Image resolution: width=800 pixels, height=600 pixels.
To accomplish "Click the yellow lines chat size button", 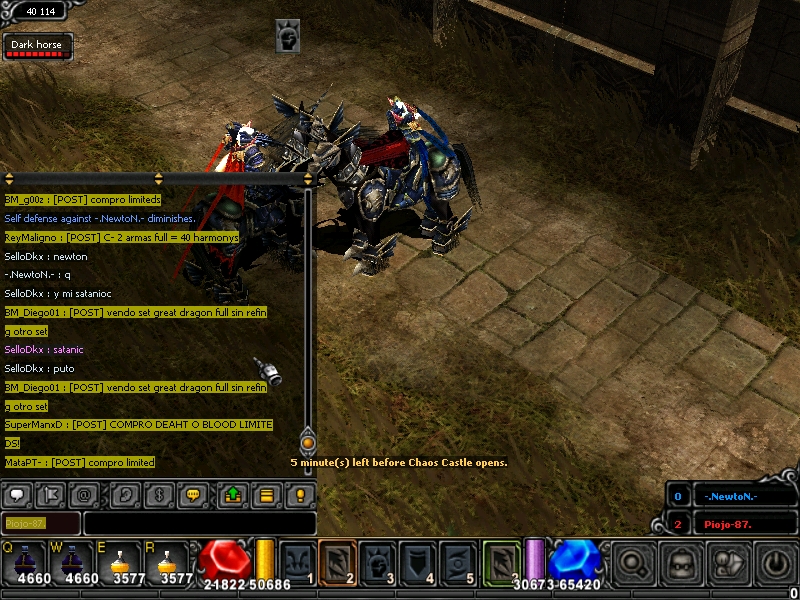I will [x=266, y=494].
